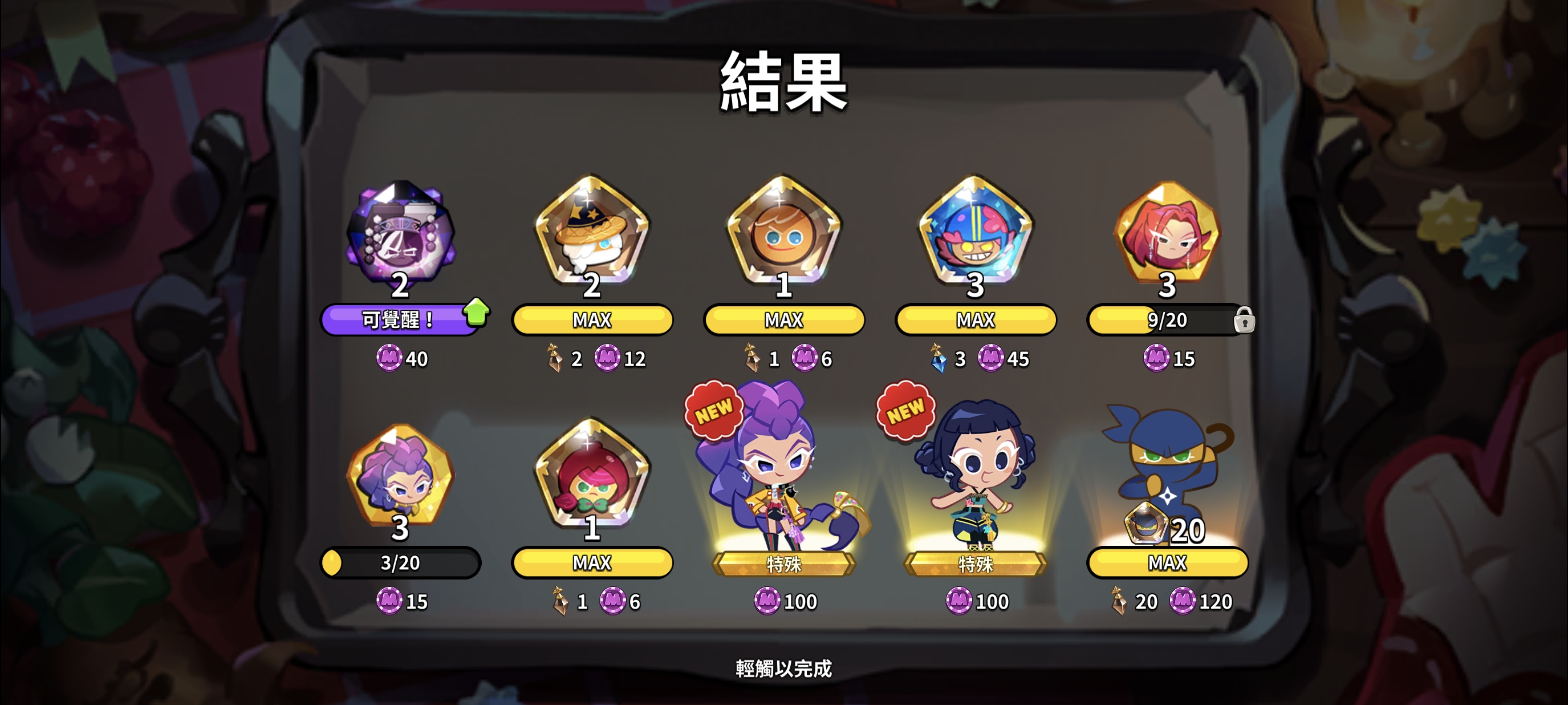Select the blue masked cookie soul stone
The image size is (1568, 705).
pyautogui.click(x=974, y=237)
